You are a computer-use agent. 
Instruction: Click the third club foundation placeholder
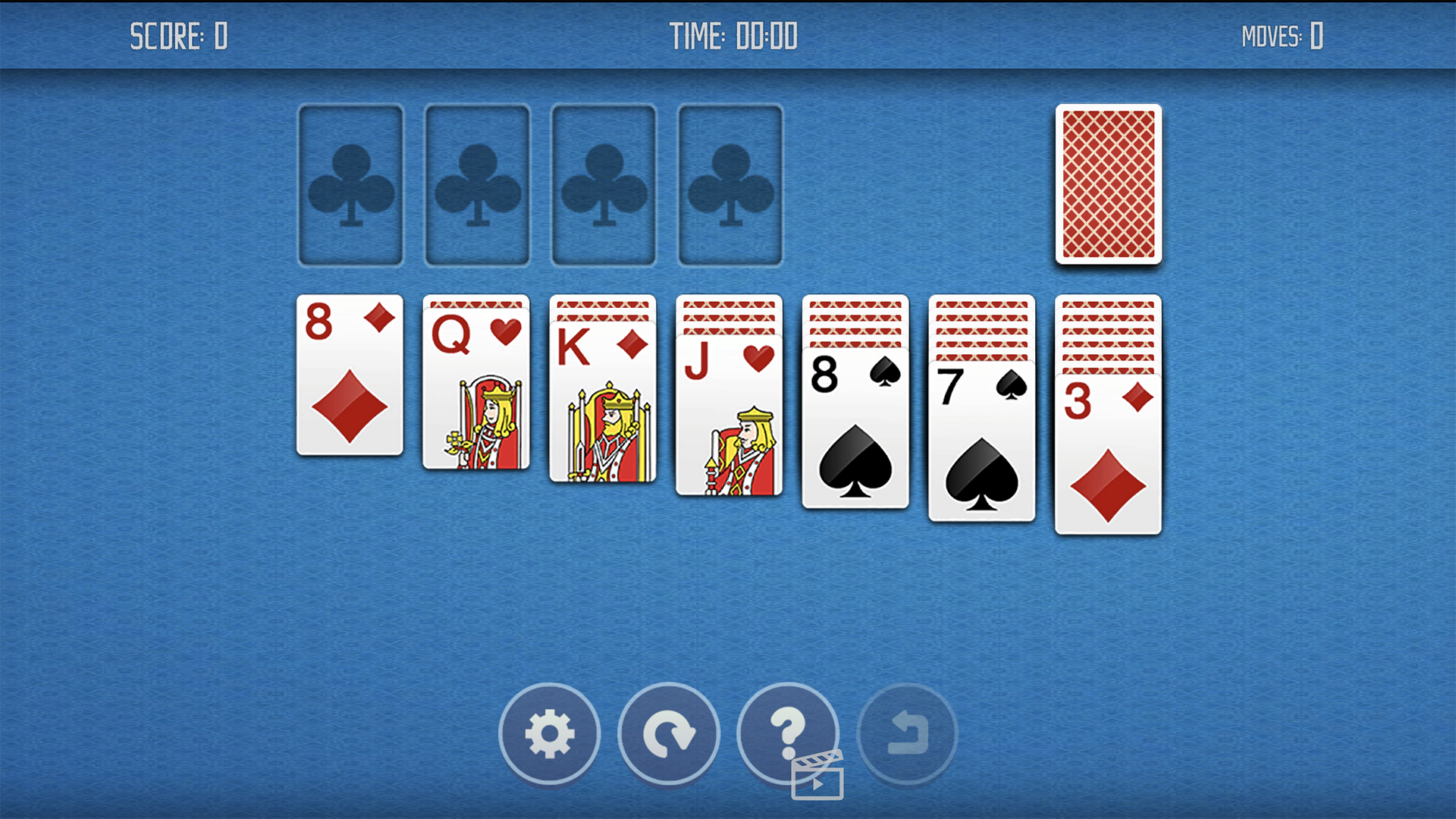[603, 184]
